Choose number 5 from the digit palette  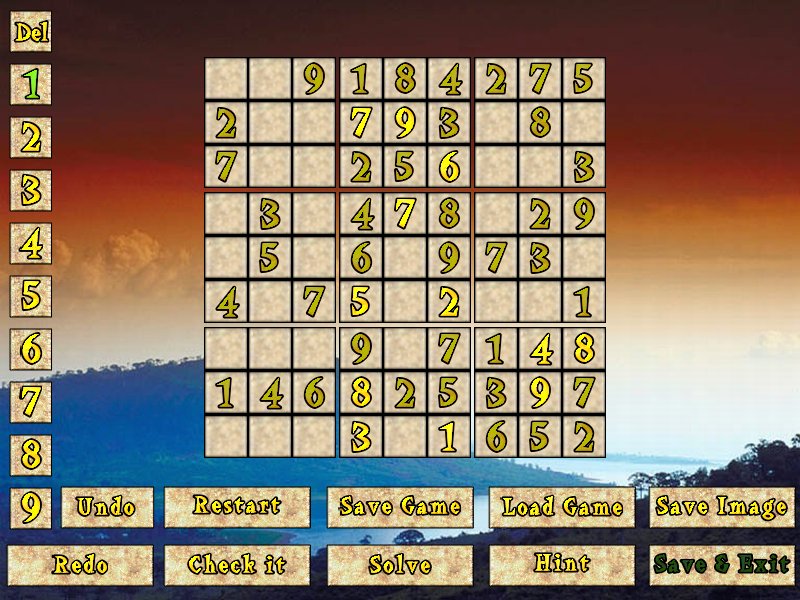tap(31, 296)
